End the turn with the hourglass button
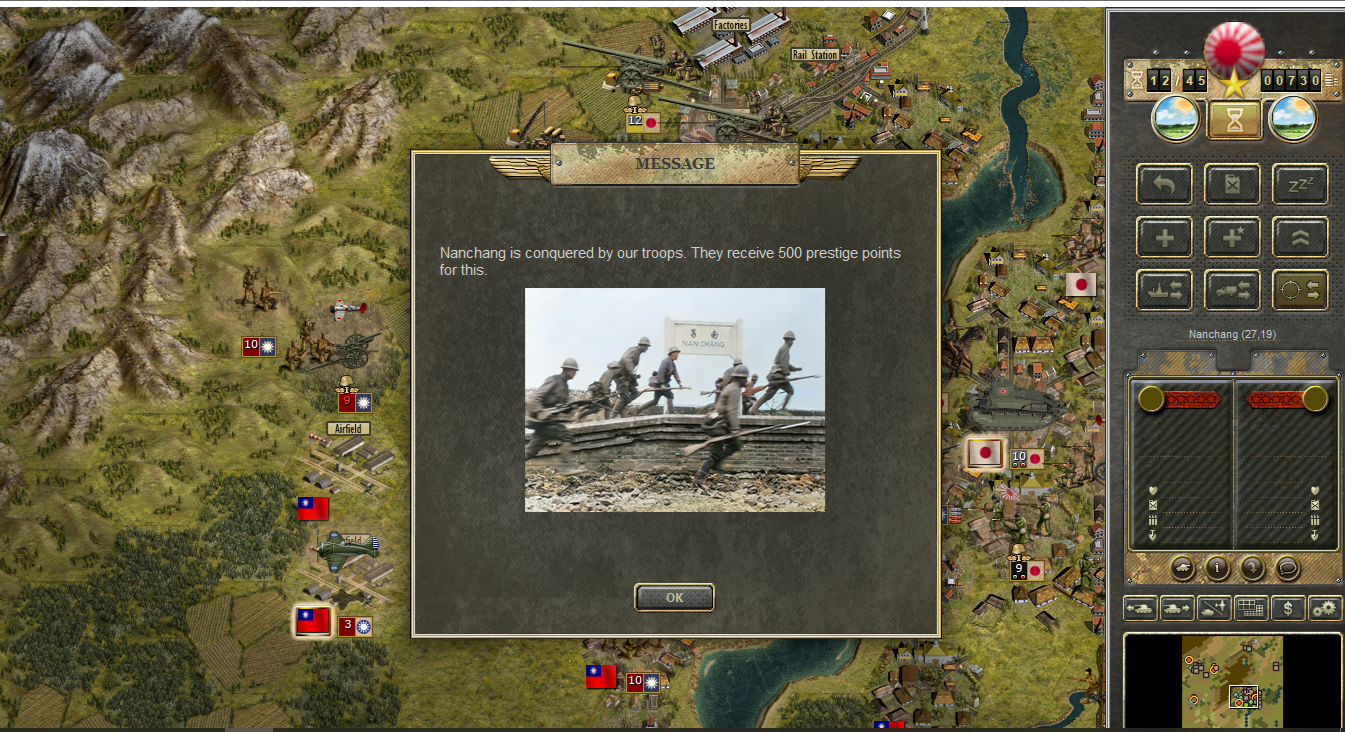 pyautogui.click(x=1234, y=119)
